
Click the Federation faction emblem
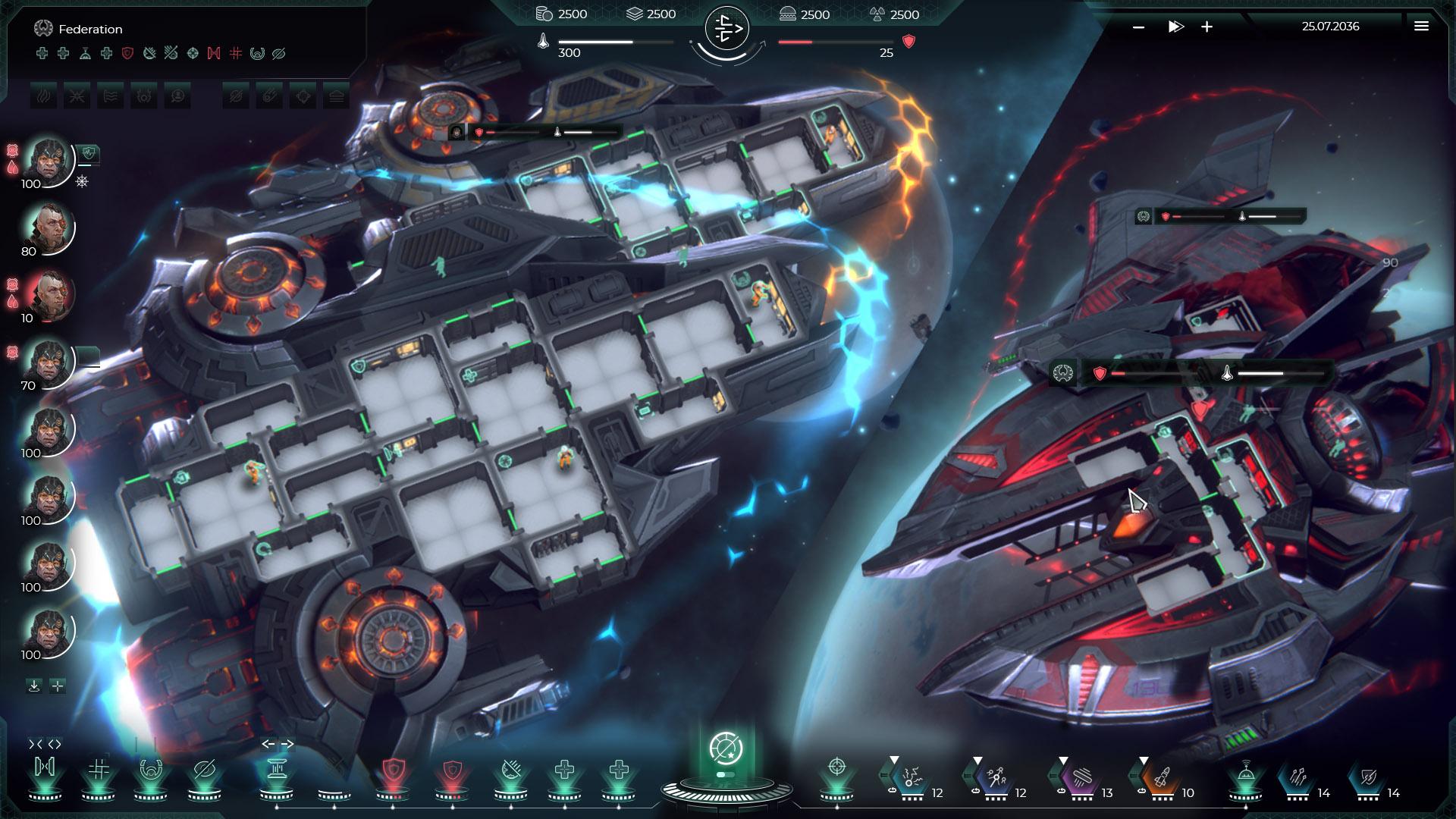click(x=42, y=29)
